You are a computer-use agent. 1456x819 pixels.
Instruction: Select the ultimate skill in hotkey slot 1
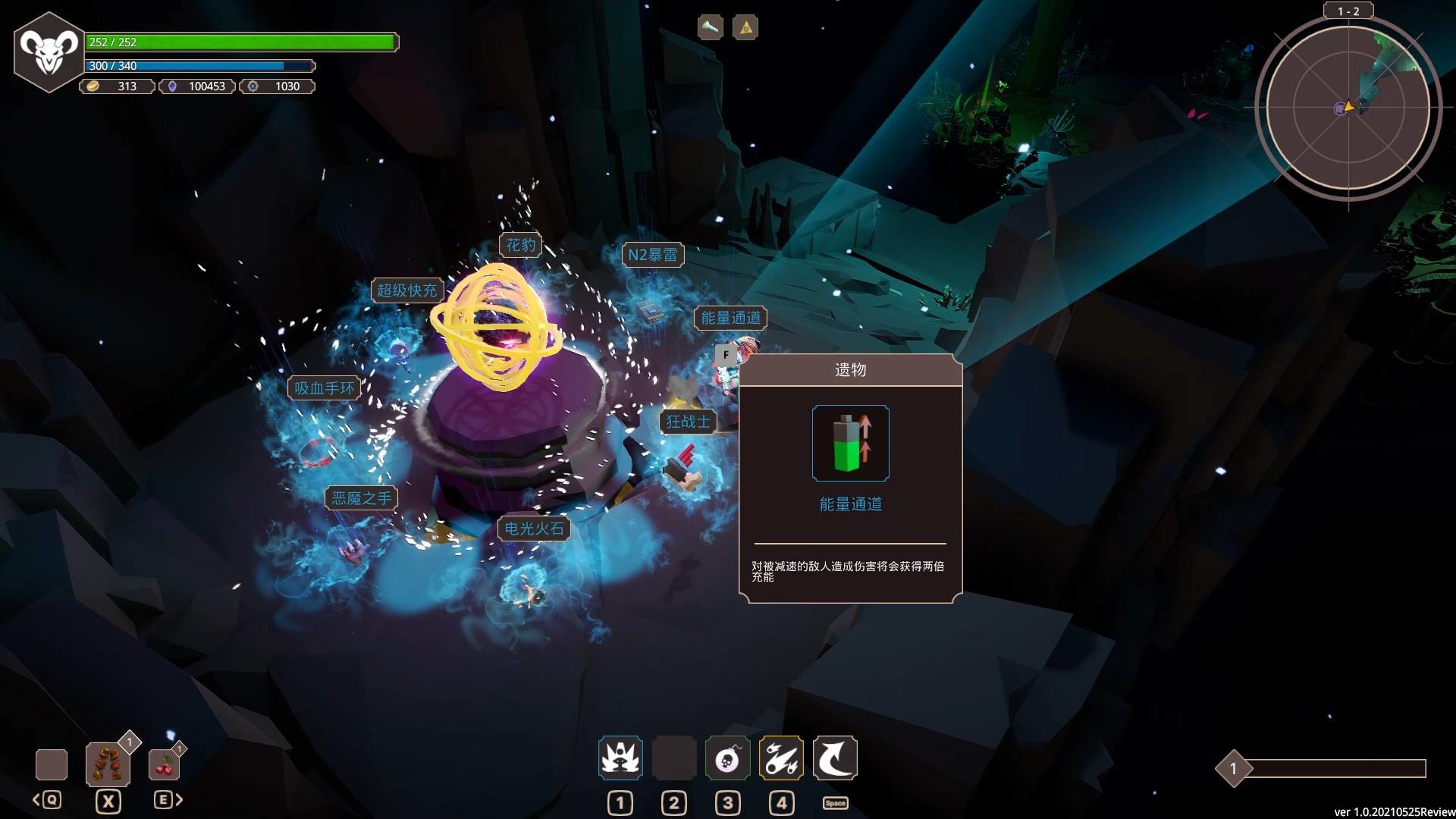pos(620,757)
